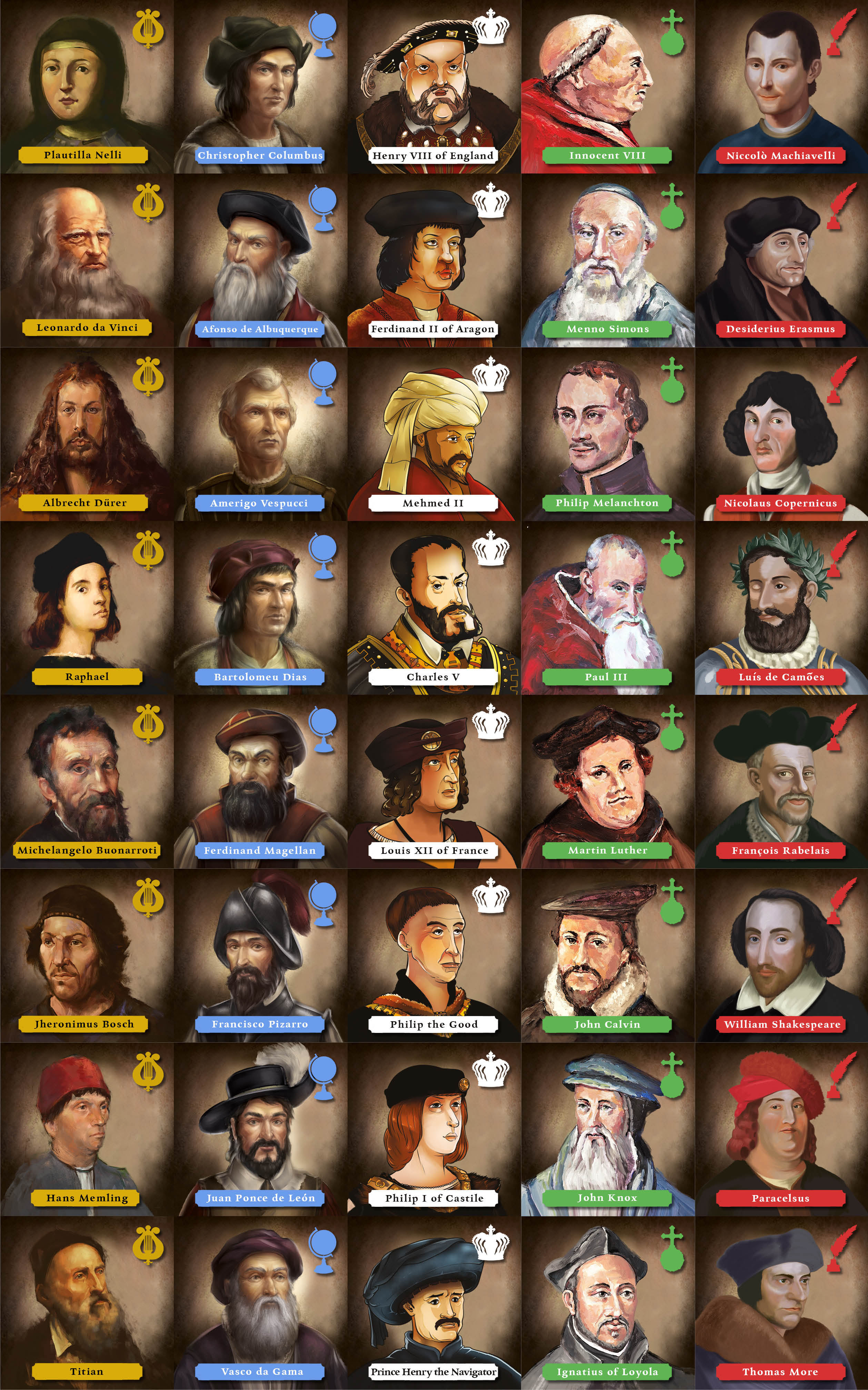The image size is (868, 1390).
Task: Select the Raphael portrait card
Action: click(86, 608)
